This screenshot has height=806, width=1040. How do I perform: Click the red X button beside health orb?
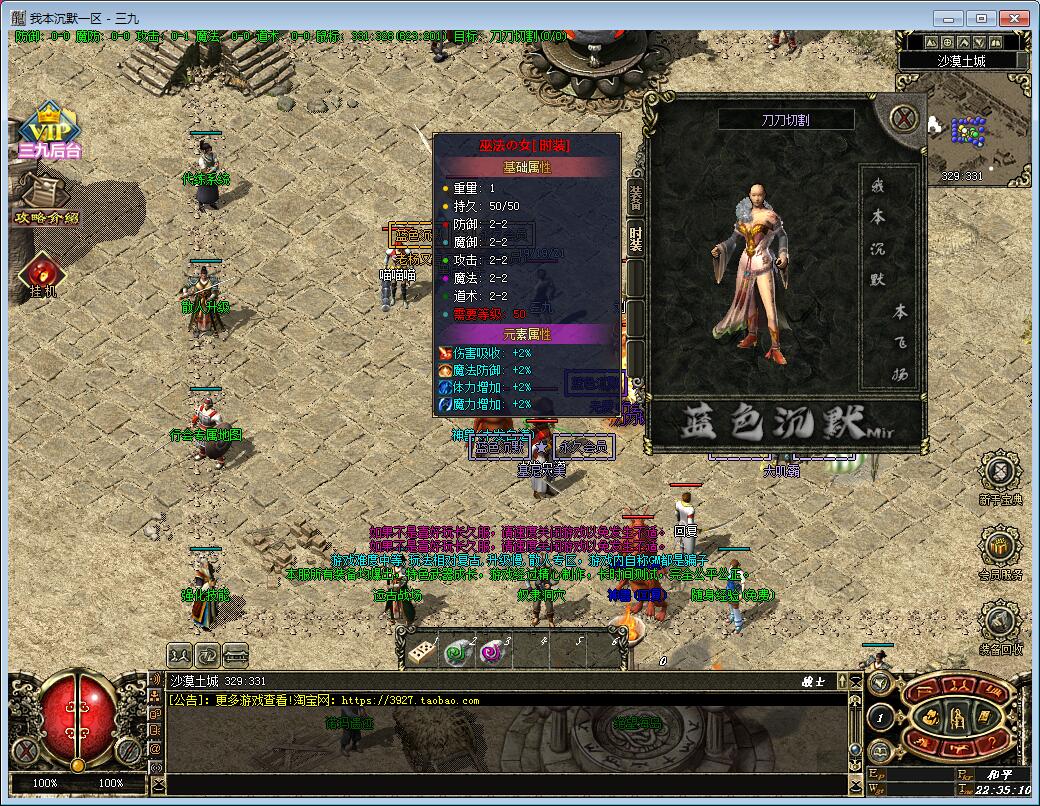[25, 749]
